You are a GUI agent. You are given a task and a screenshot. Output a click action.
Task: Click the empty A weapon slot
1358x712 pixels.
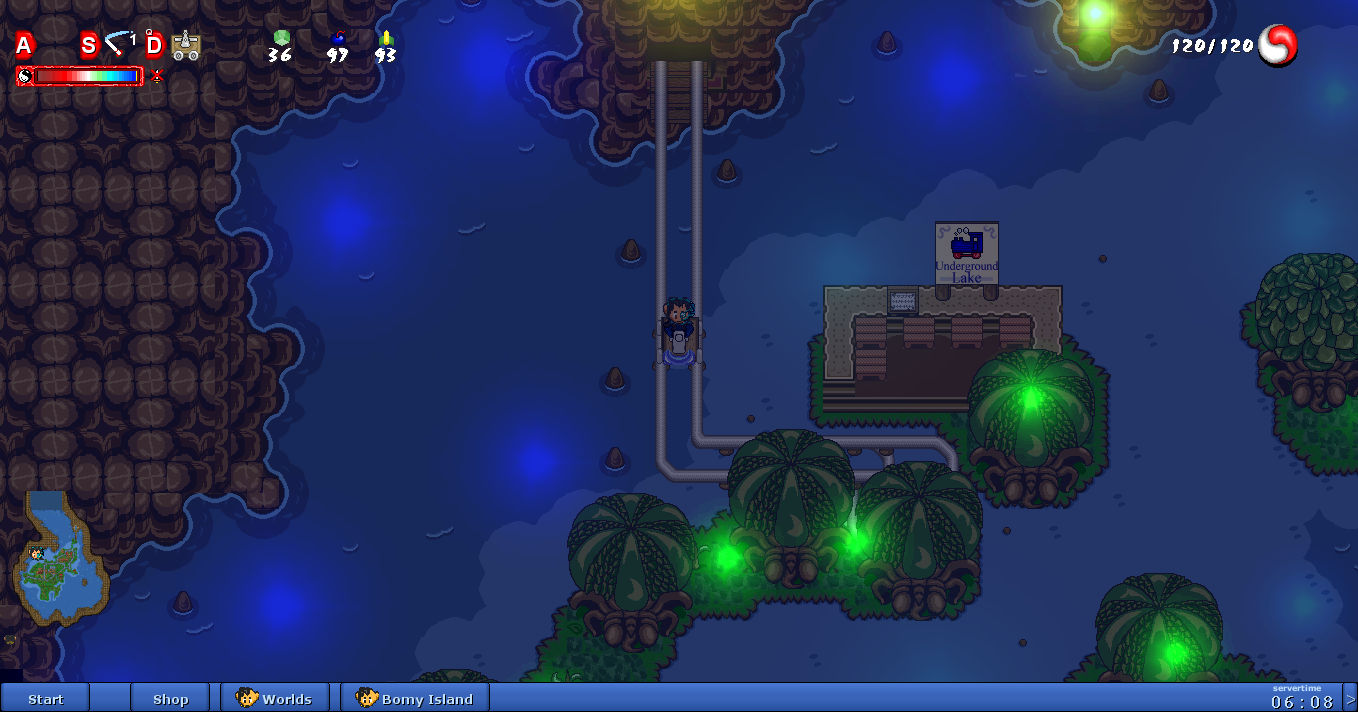click(24, 45)
